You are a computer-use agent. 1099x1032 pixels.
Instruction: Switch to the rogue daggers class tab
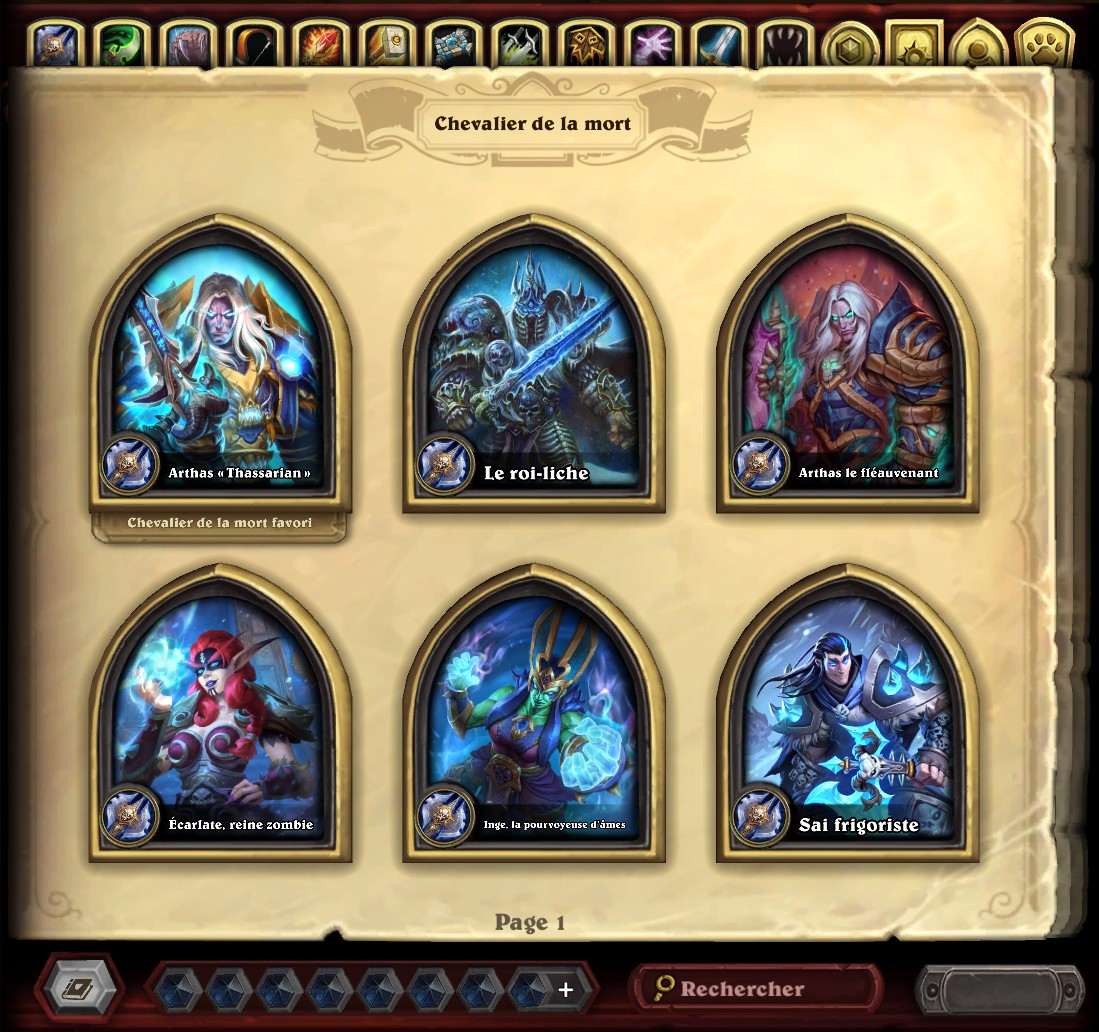pyautogui.click(x=518, y=45)
